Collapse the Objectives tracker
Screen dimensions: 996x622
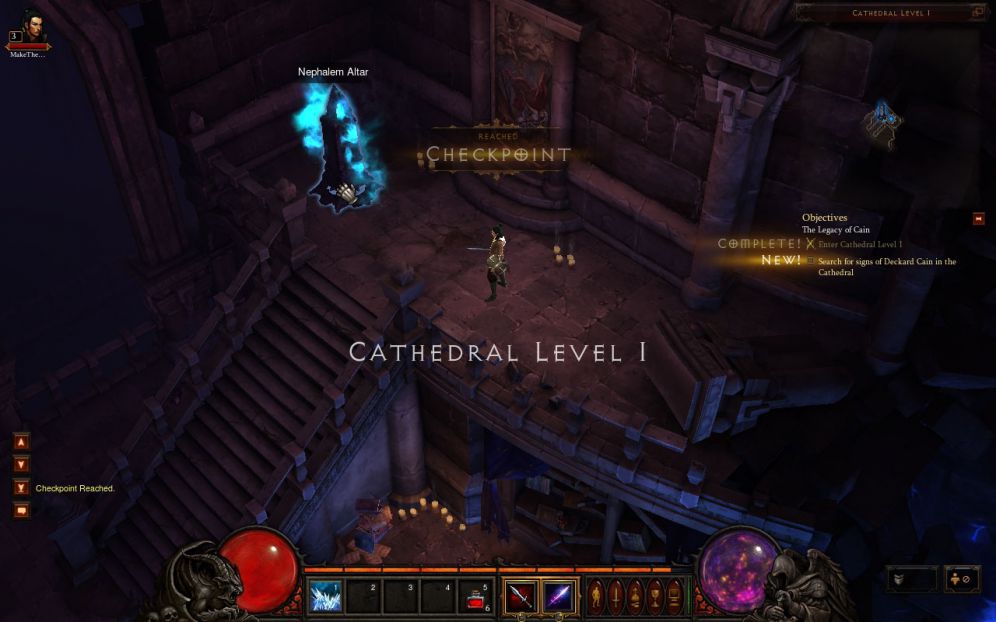point(979,219)
